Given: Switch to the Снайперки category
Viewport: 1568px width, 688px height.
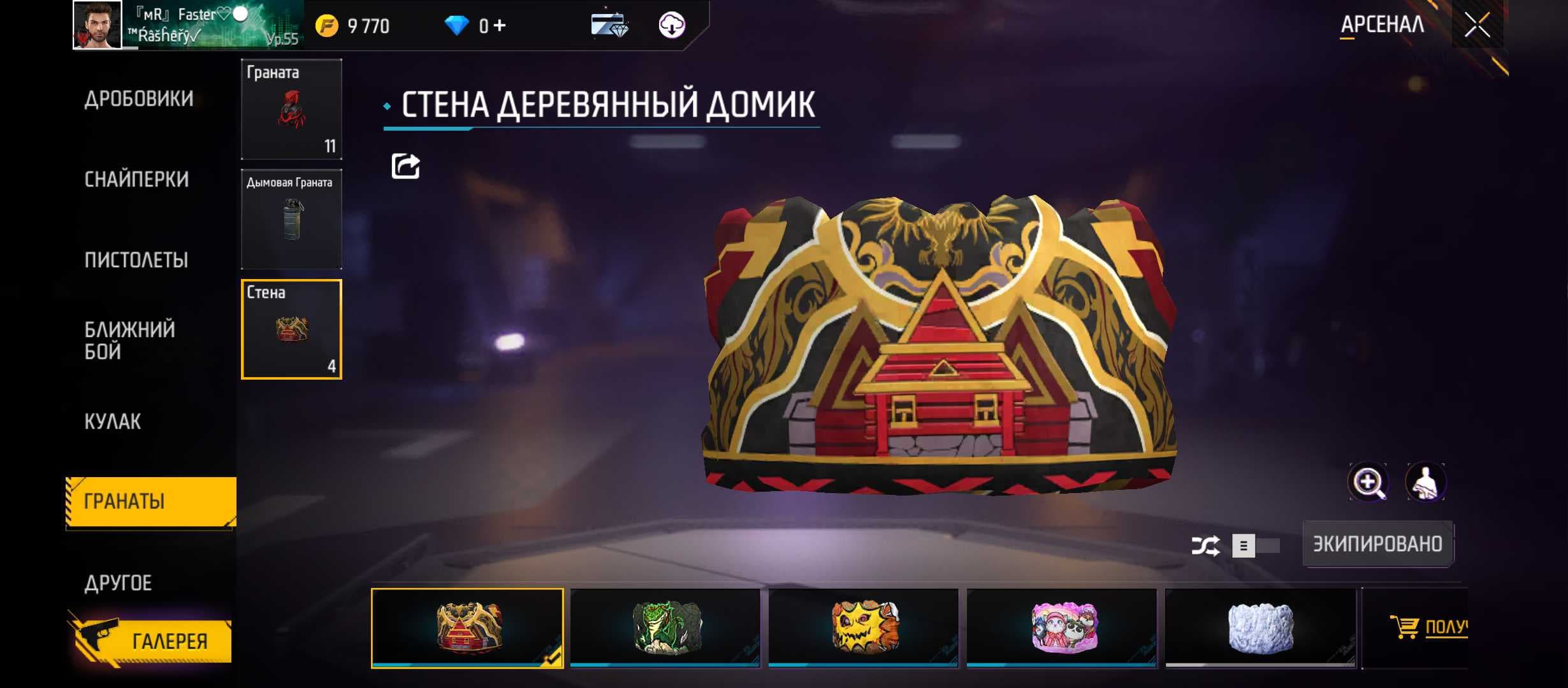Looking at the screenshot, I should (x=136, y=180).
